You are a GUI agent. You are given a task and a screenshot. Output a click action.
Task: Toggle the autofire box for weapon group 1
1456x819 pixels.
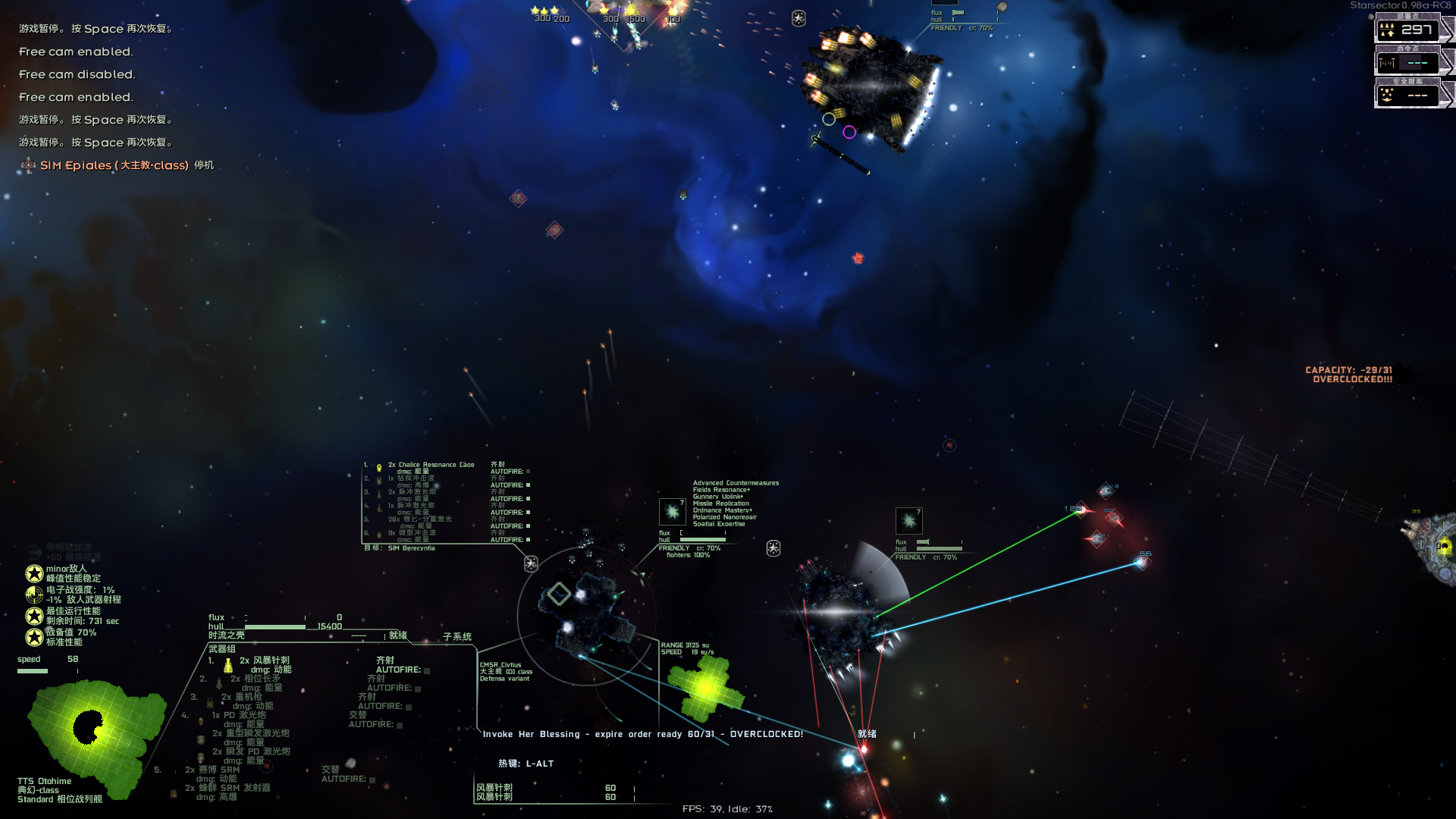tap(427, 670)
